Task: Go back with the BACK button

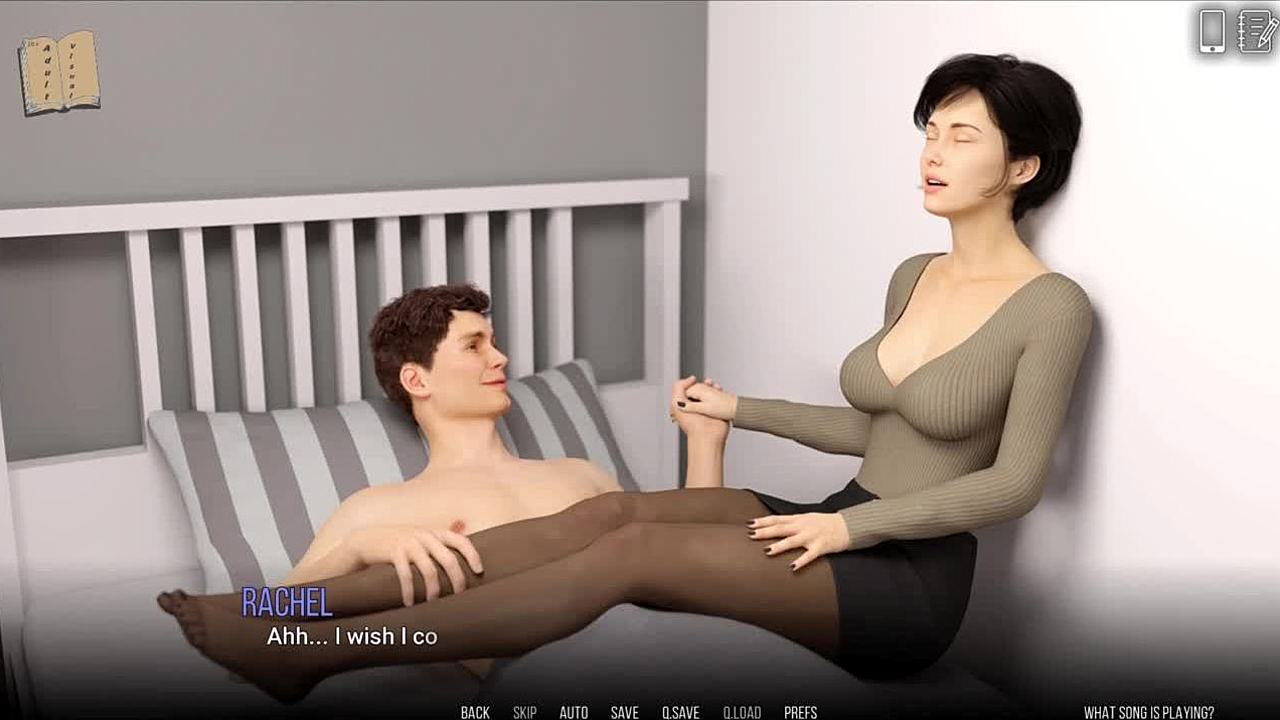Action: 475,712
